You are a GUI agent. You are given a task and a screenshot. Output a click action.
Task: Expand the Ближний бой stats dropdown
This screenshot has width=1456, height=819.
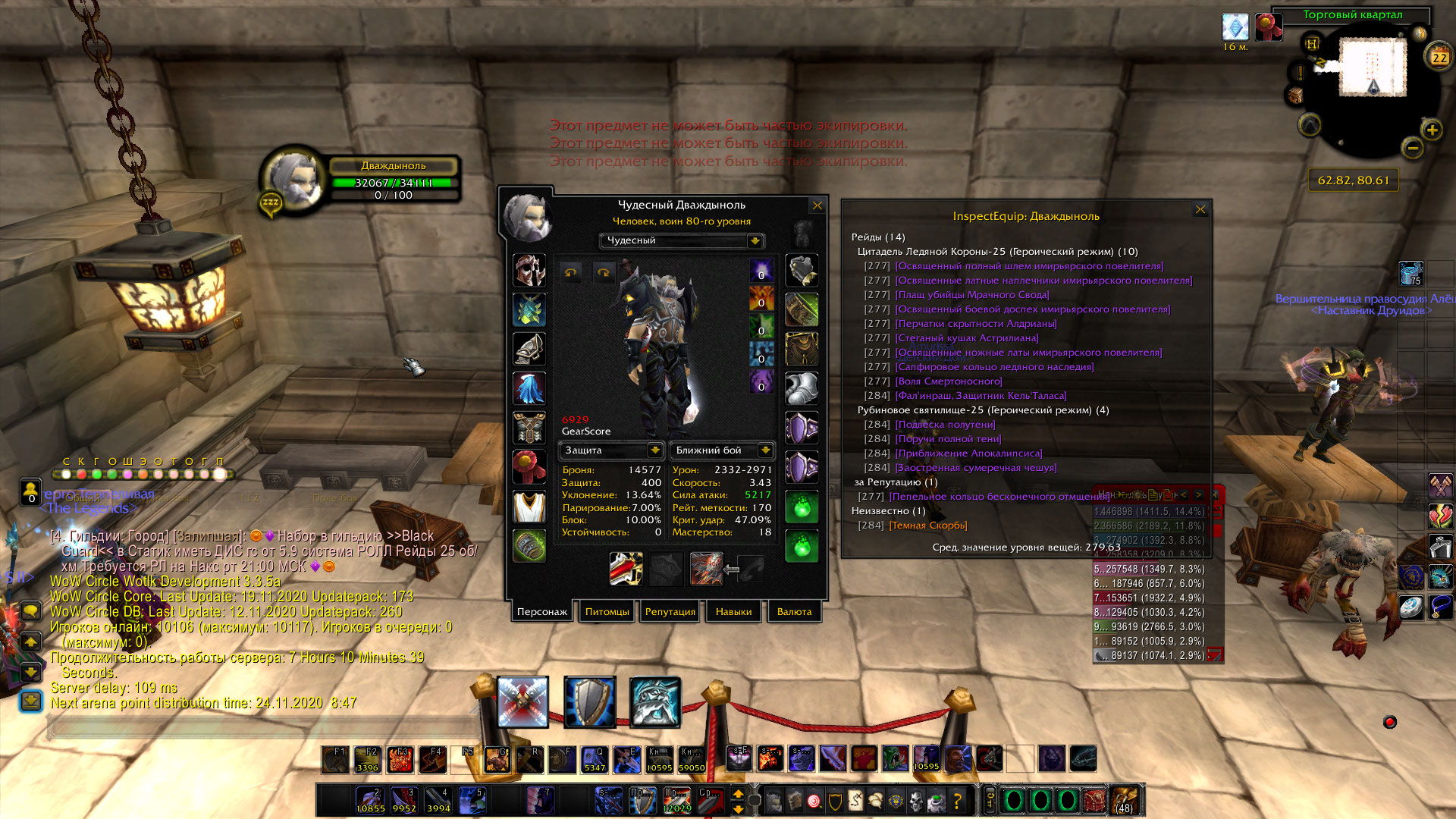click(765, 450)
